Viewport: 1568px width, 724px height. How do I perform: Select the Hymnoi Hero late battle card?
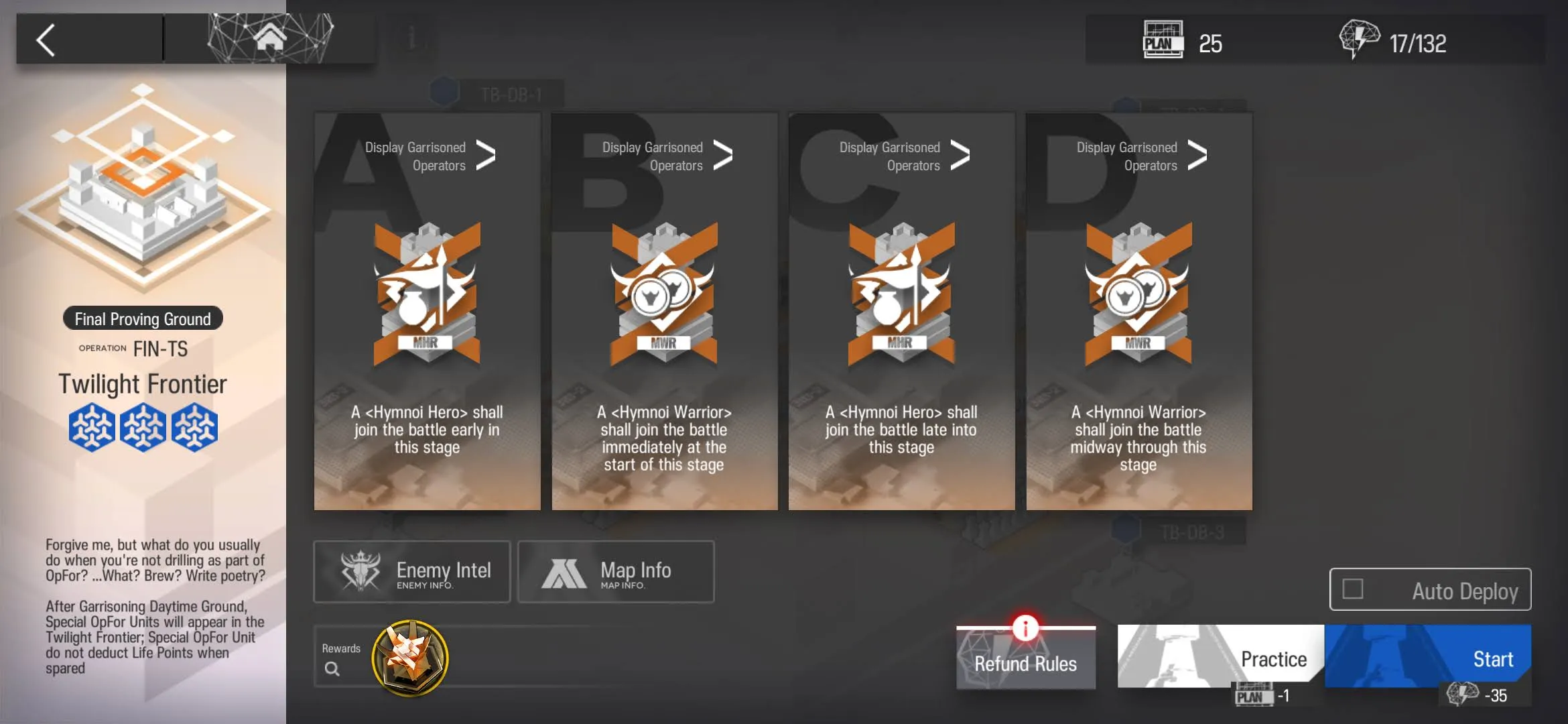pyautogui.click(x=901, y=335)
